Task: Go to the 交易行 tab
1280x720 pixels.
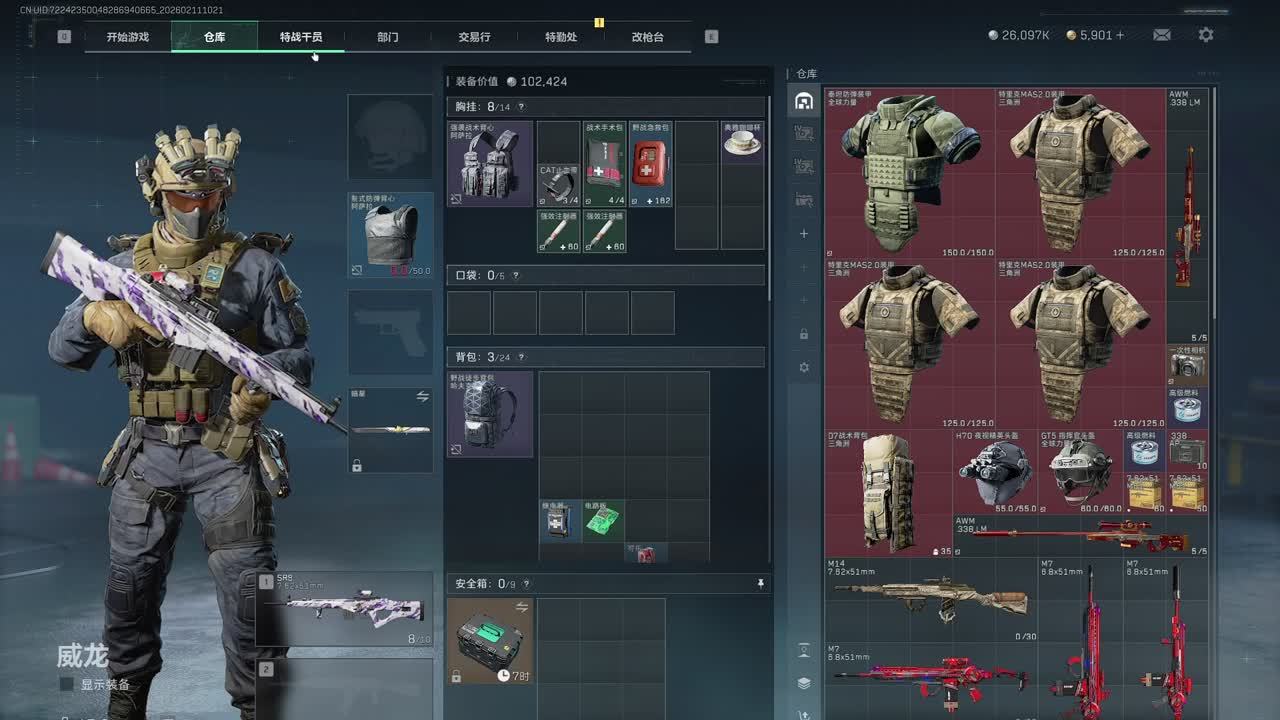Action: click(x=474, y=37)
